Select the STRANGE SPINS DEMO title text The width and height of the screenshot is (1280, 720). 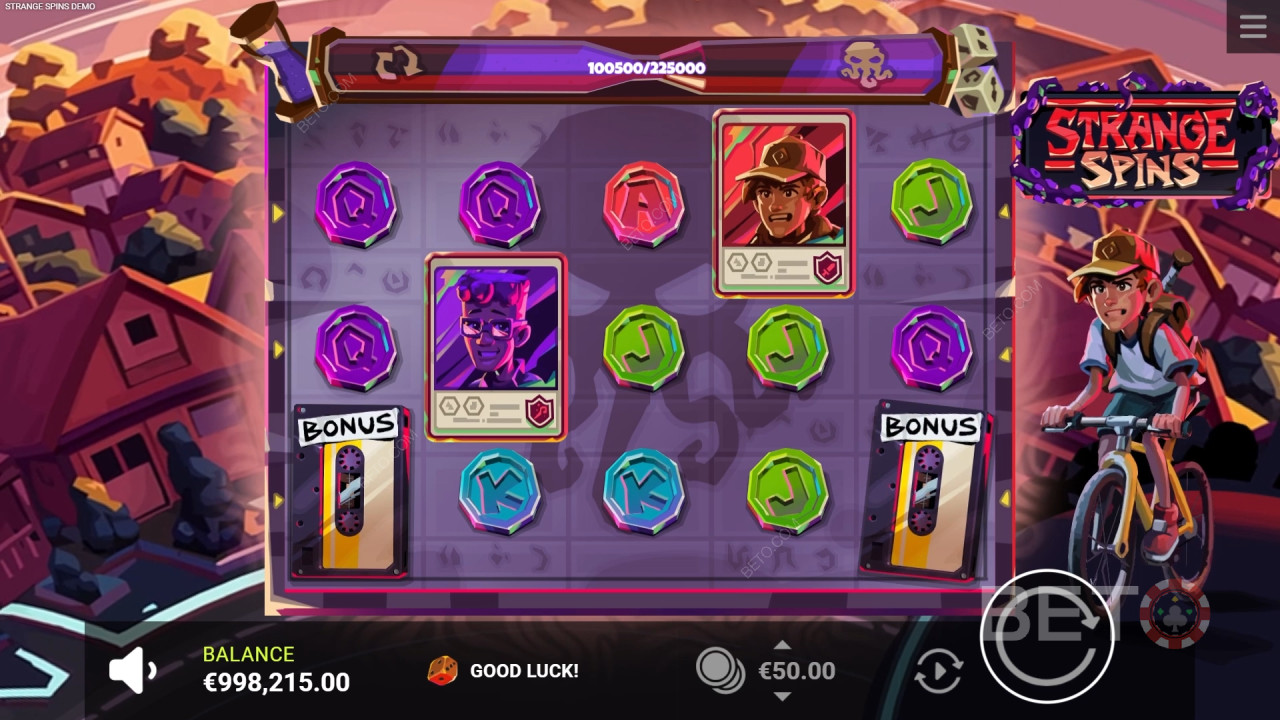(x=48, y=5)
